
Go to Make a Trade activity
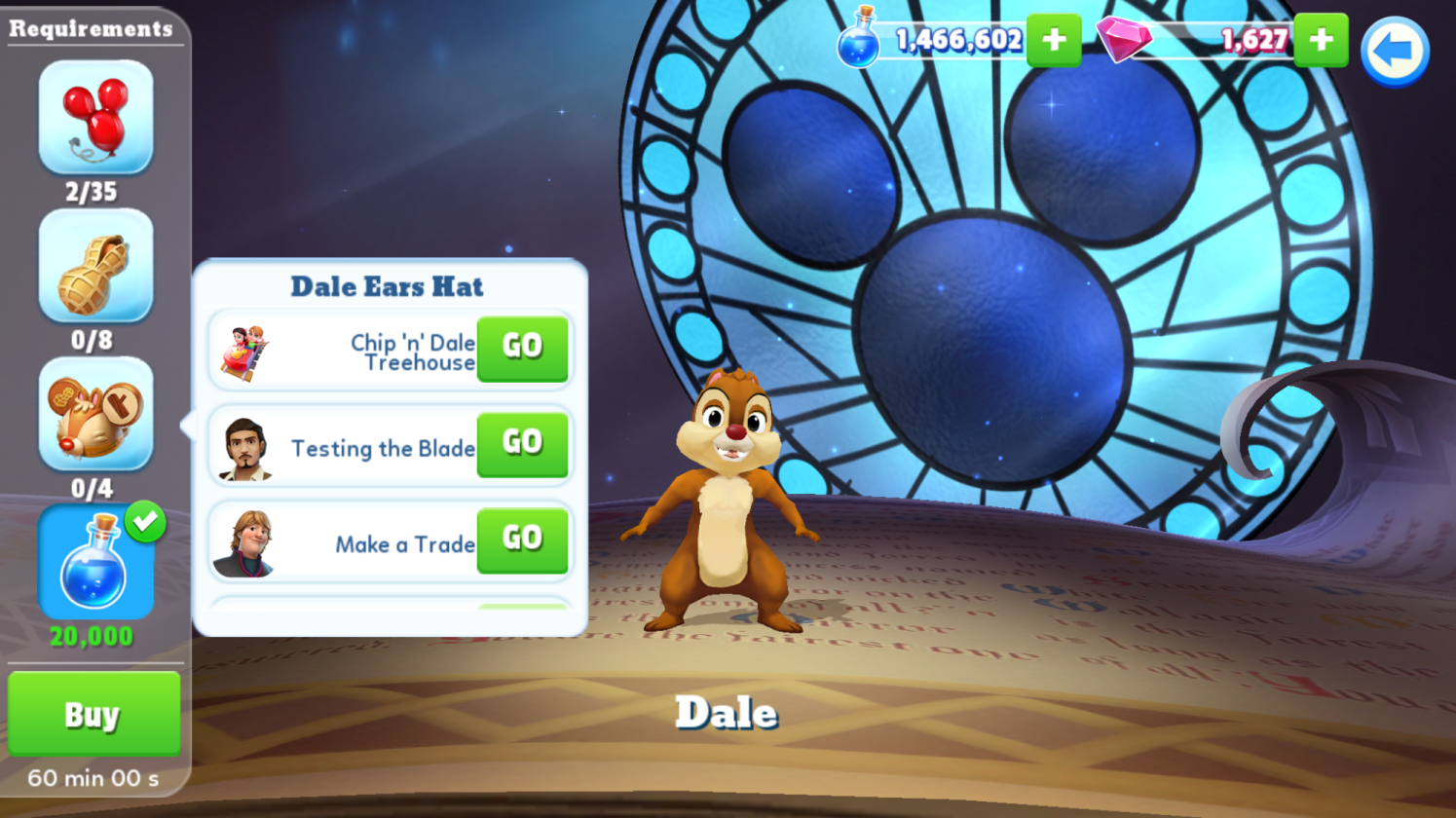pos(522,539)
